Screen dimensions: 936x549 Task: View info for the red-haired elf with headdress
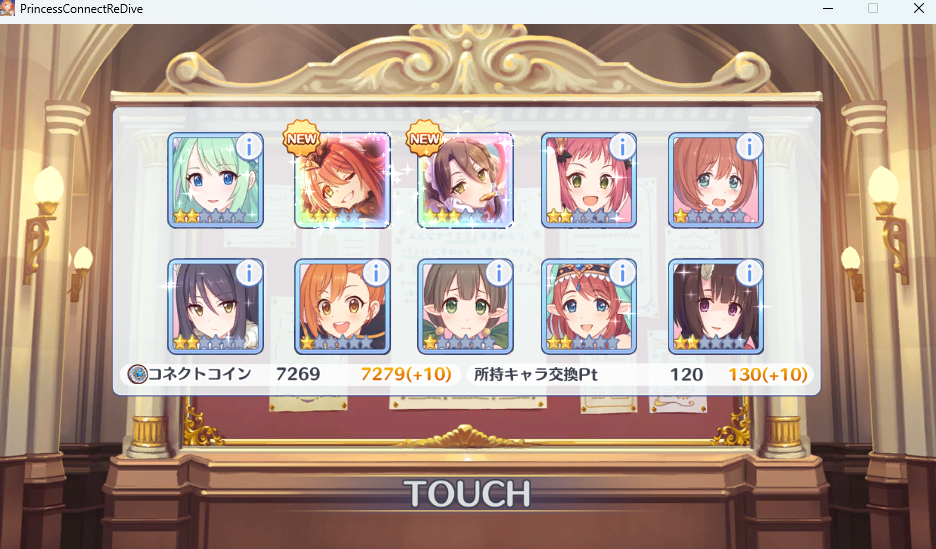(x=622, y=273)
